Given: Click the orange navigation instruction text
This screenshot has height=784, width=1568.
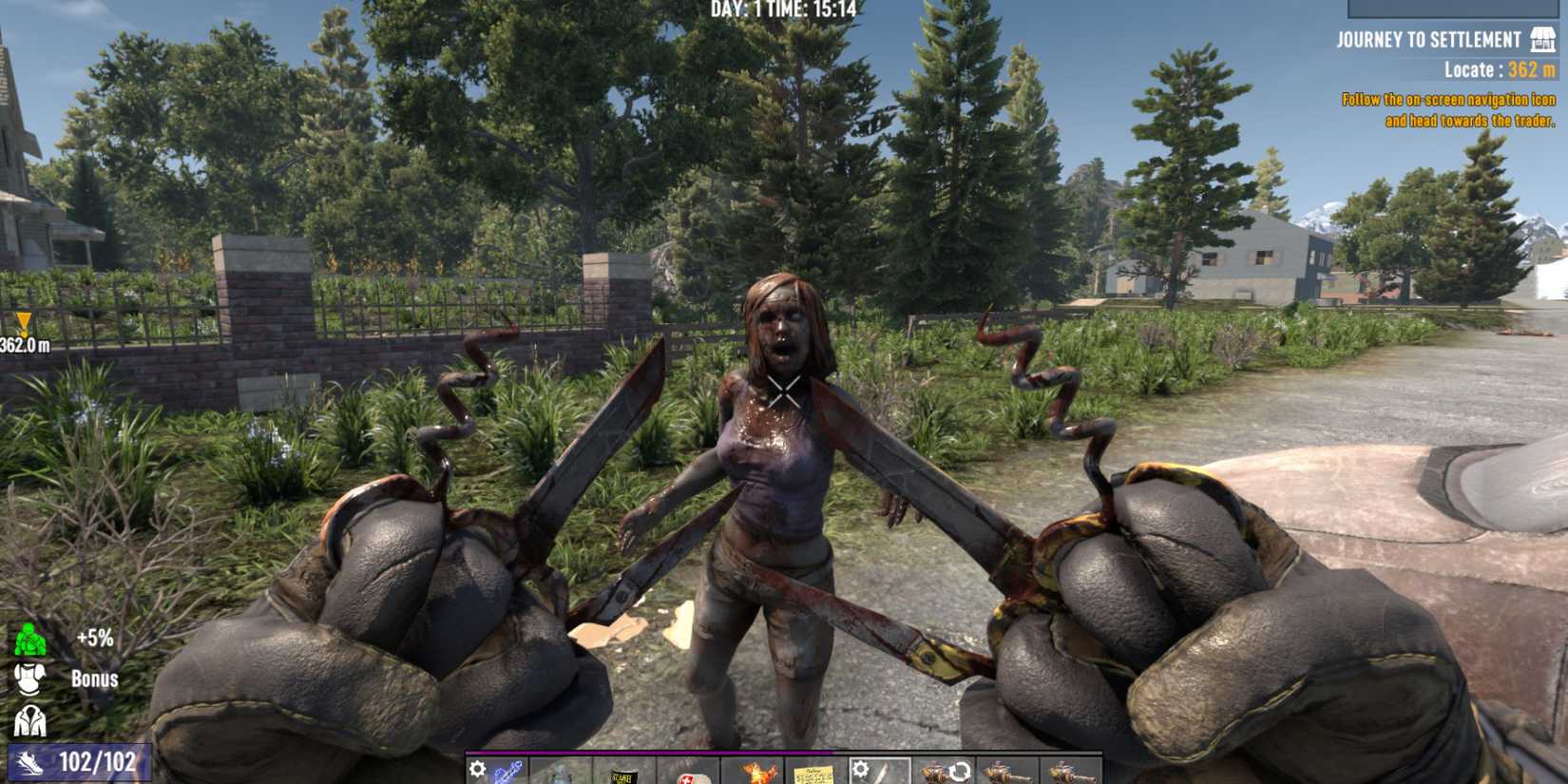Looking at the screenshot, I should 1448,109.
